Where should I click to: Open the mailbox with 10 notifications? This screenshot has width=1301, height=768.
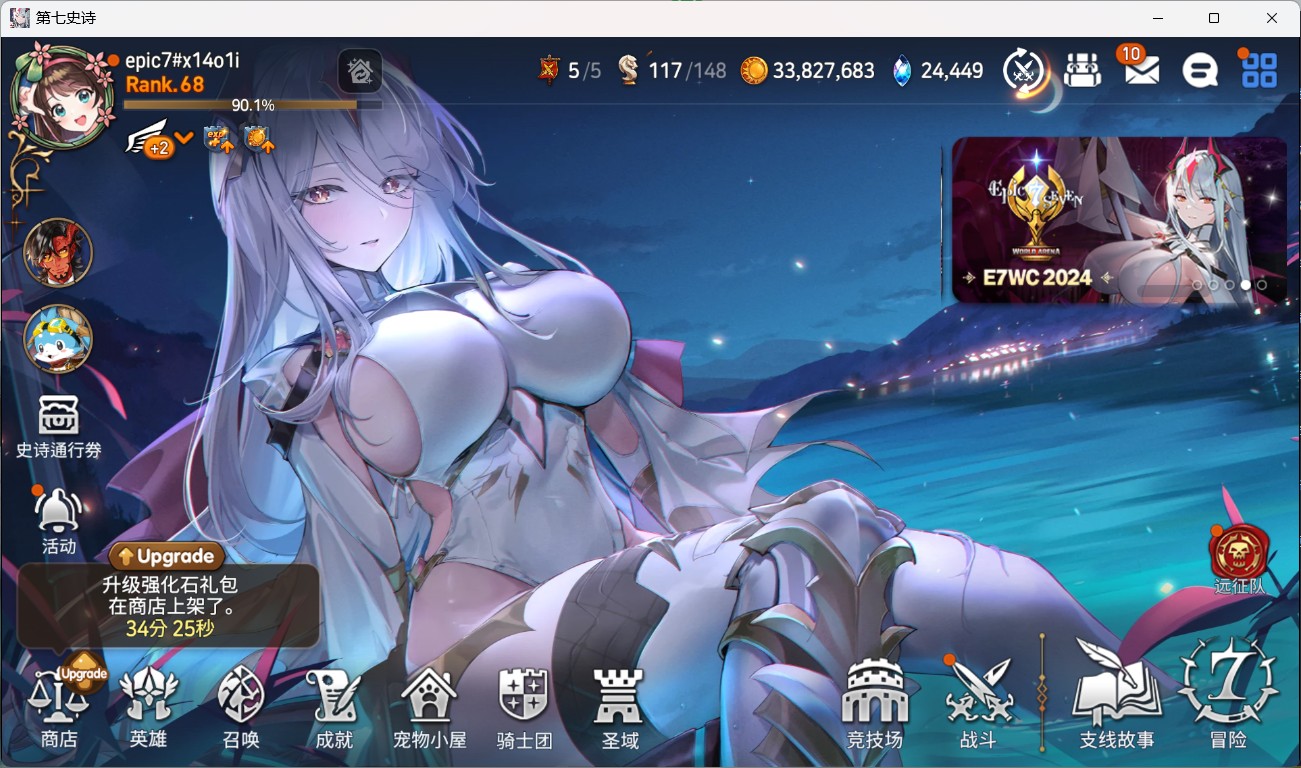(x=1140, y=69)
